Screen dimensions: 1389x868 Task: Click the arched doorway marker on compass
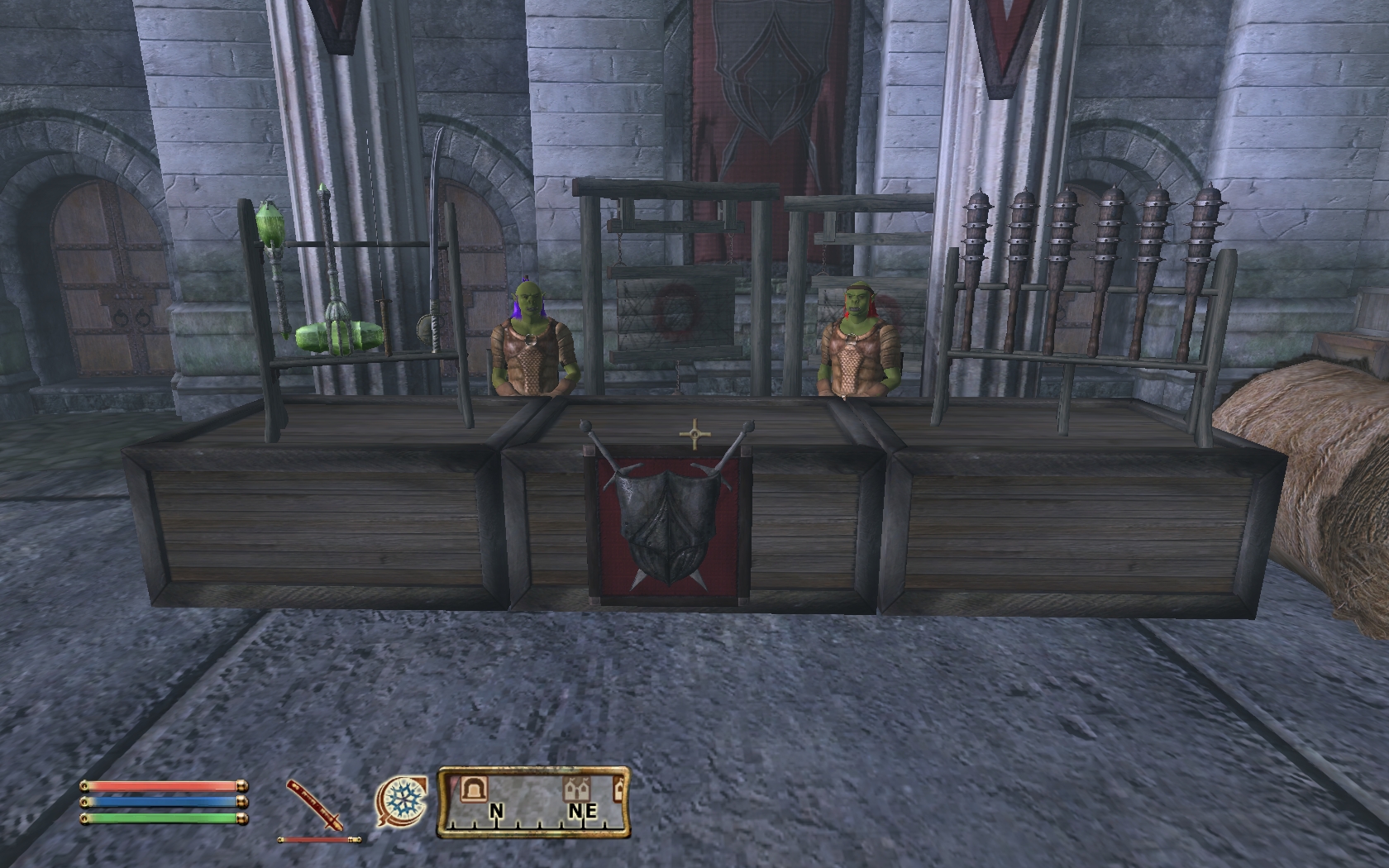coord(475,789)
